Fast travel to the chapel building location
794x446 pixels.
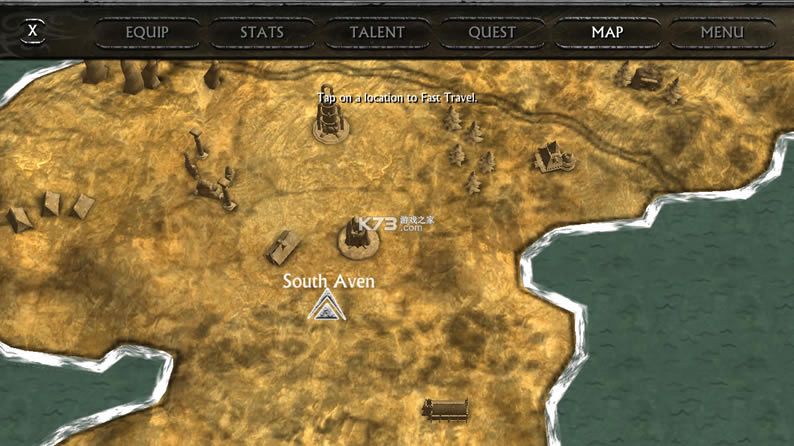click(548, 157)
